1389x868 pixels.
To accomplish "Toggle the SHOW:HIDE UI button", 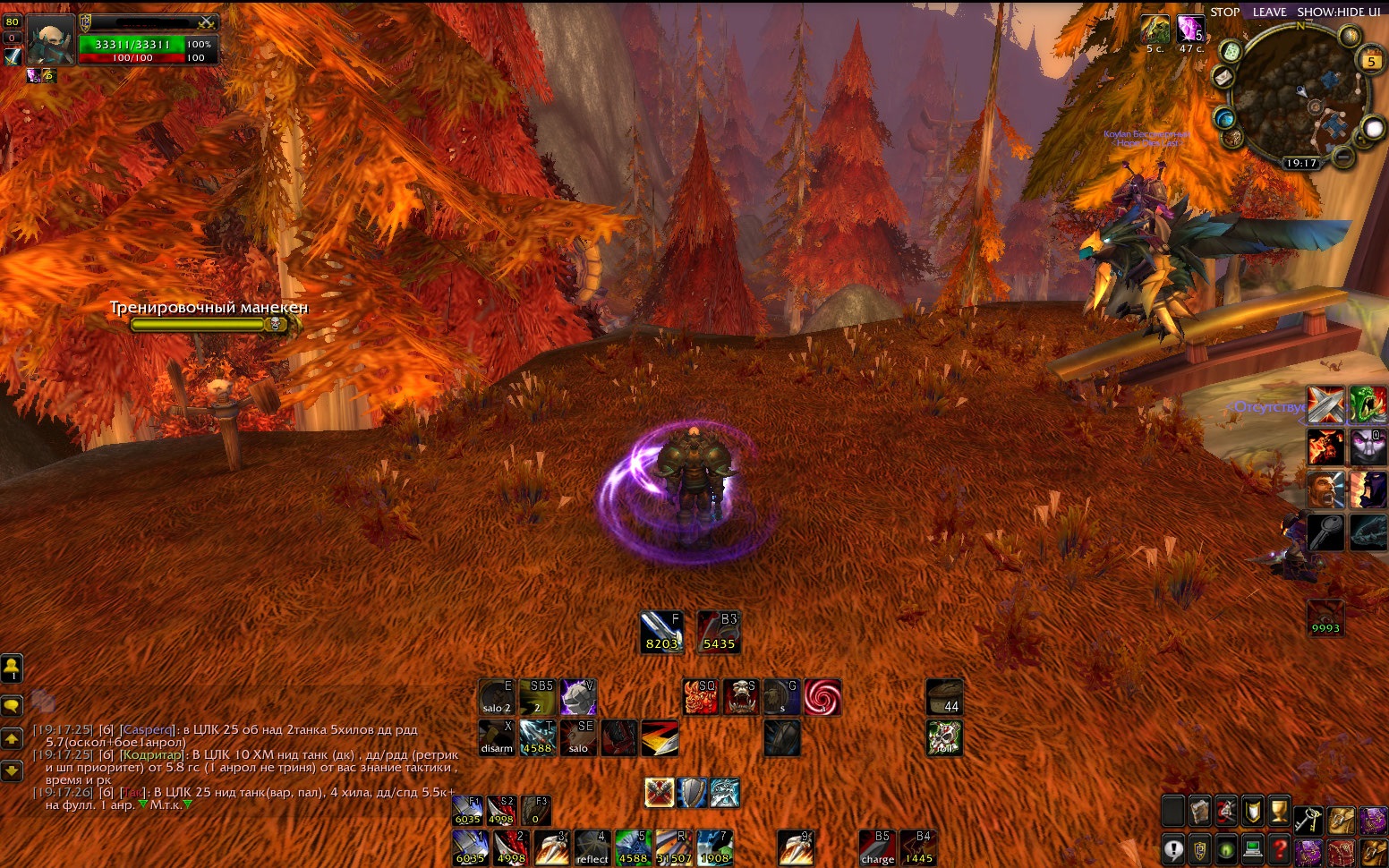I will click(1338, 12).
